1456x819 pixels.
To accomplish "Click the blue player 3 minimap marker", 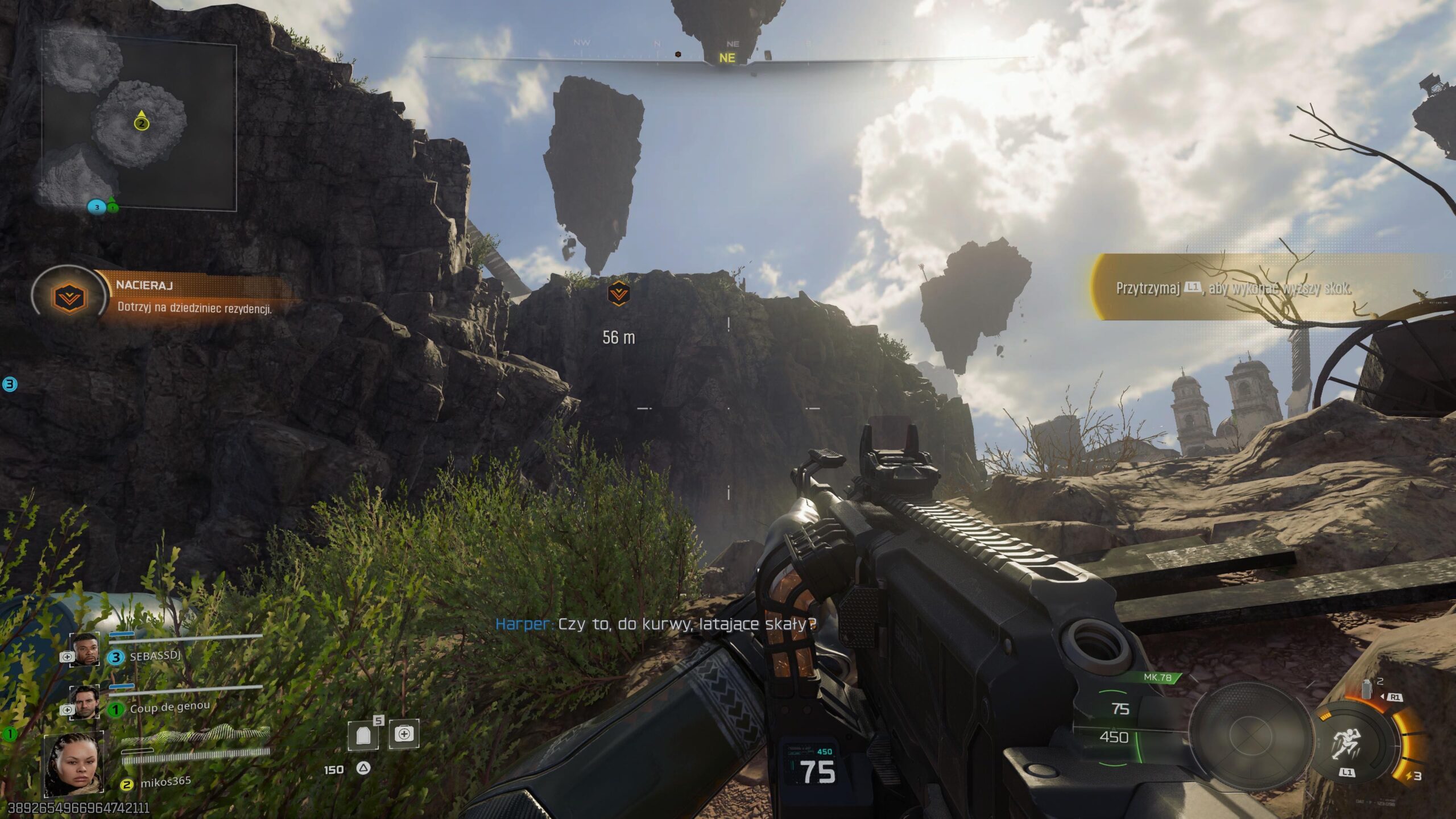I will point(97,207).
